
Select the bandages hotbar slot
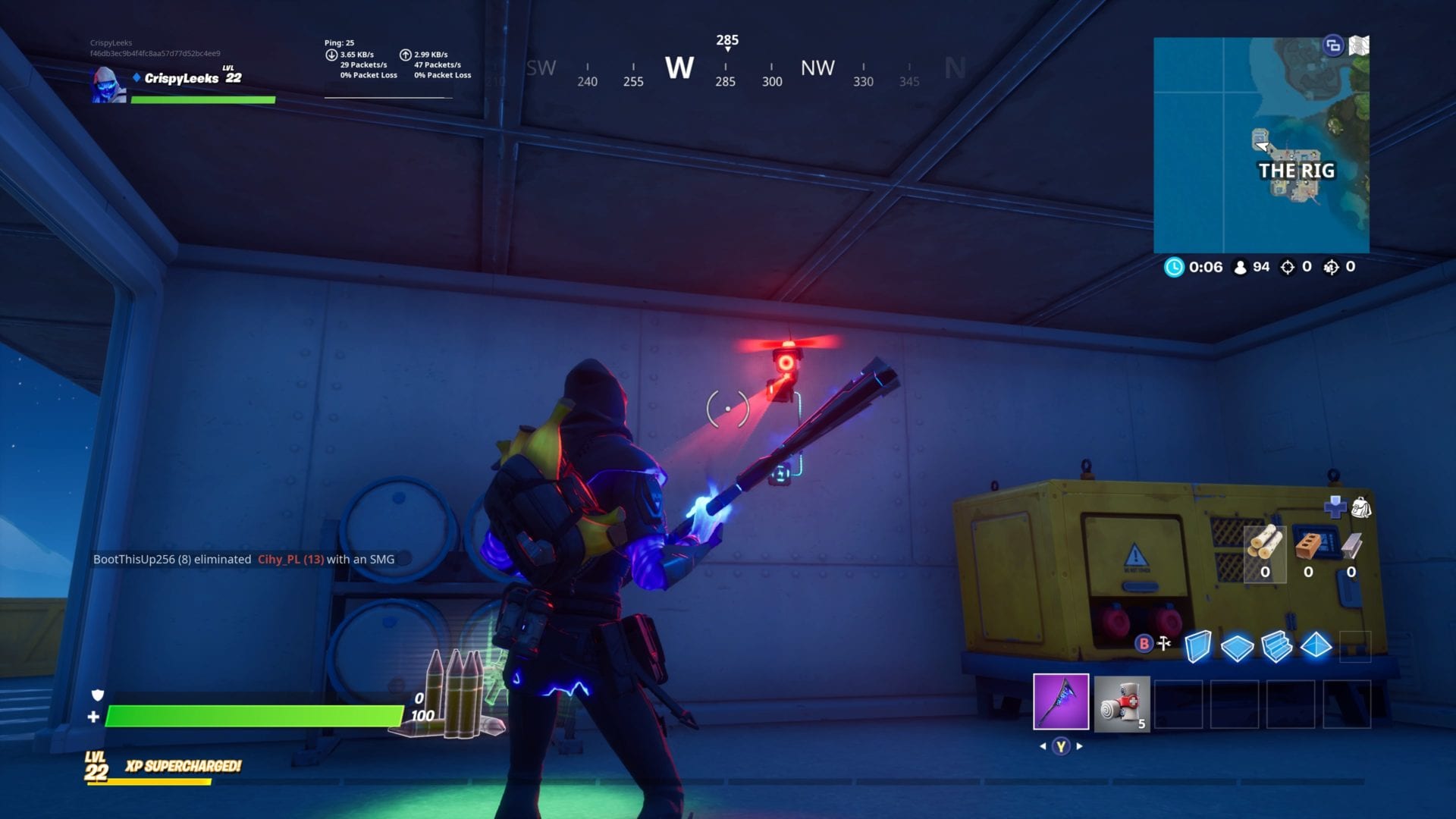pyautogui.click(x=1122, y=704)
